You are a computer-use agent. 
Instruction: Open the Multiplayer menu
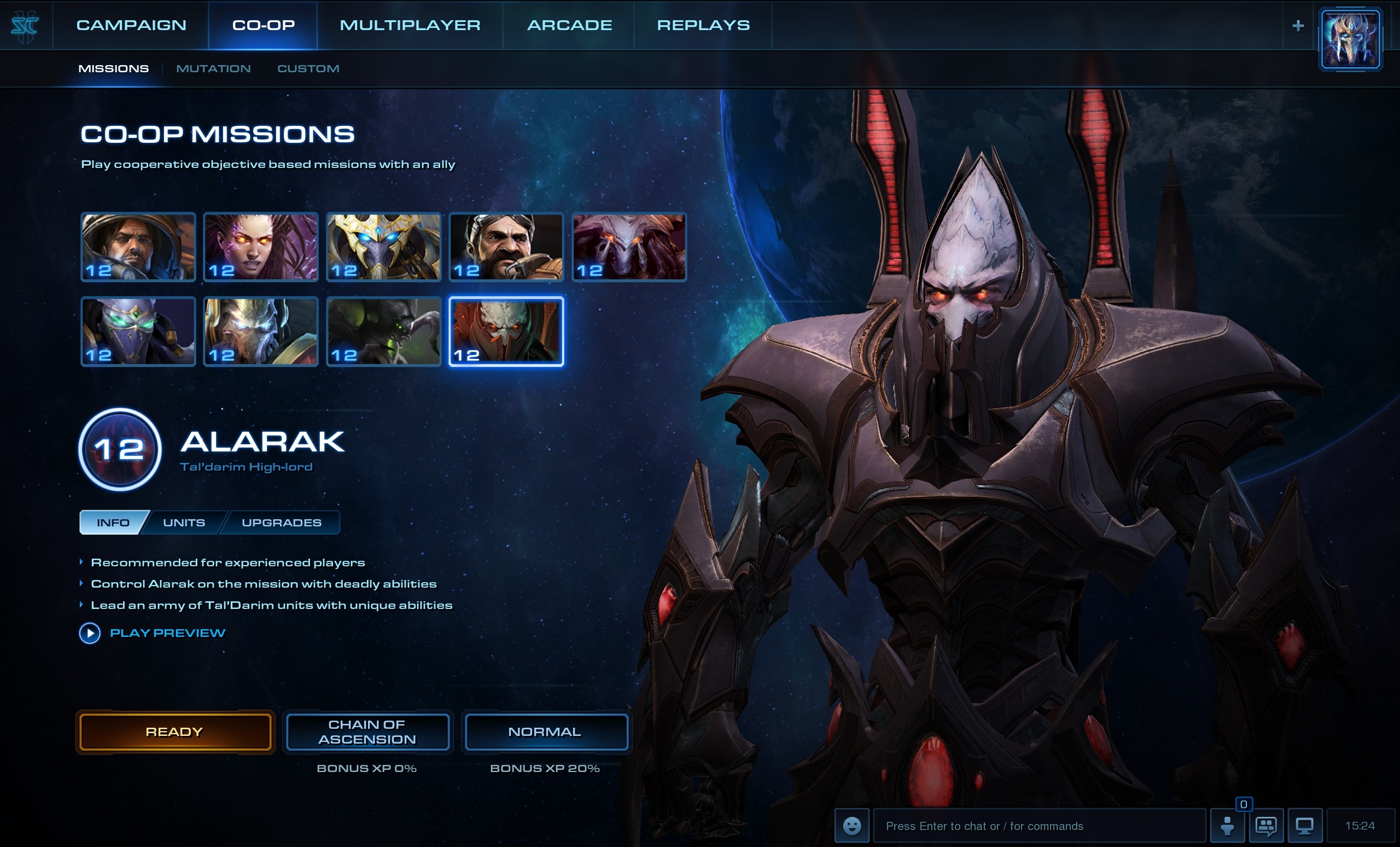pos(411,25)
